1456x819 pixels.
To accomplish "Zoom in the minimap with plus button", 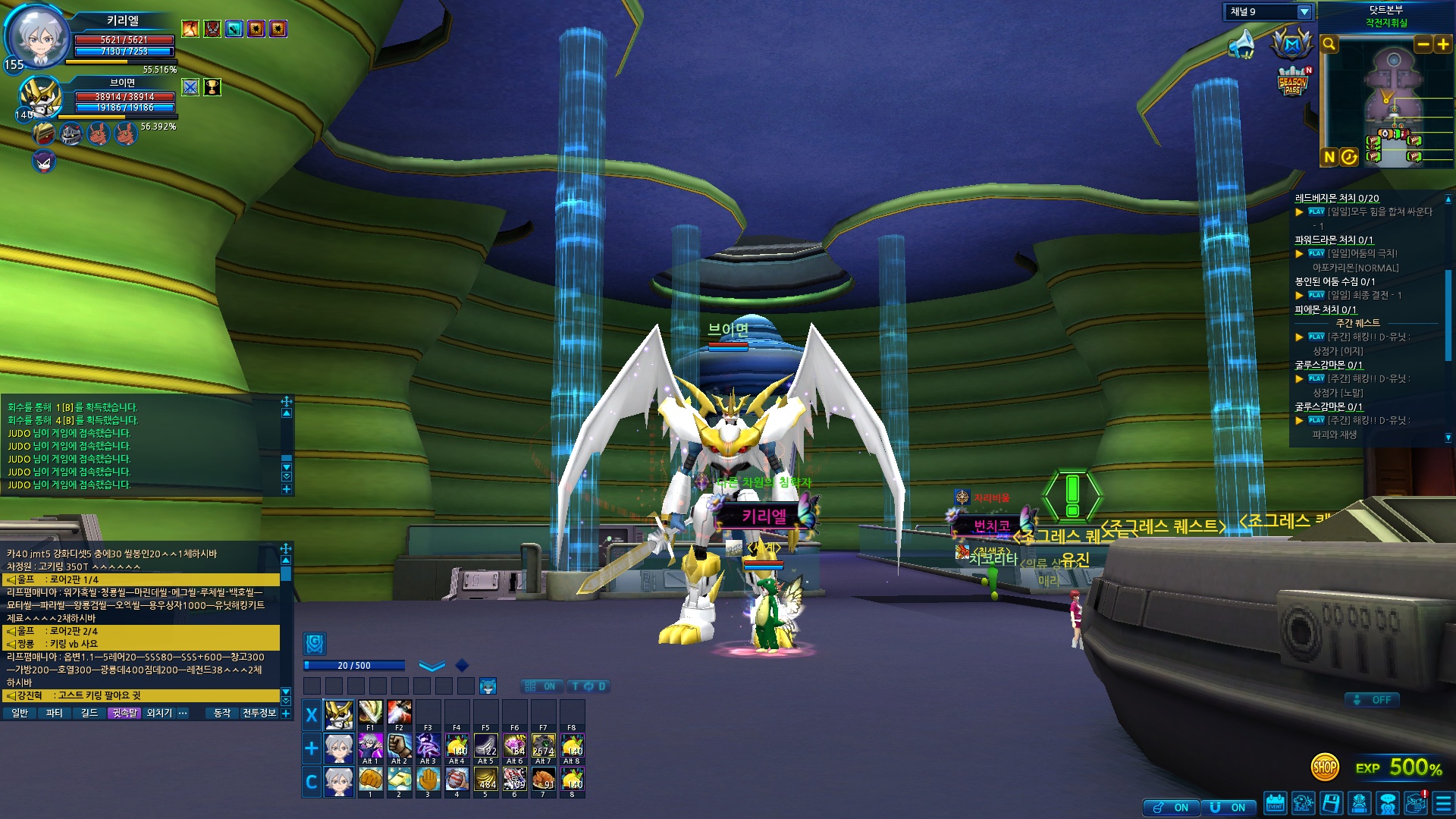I will click(x=1442, y=45).
